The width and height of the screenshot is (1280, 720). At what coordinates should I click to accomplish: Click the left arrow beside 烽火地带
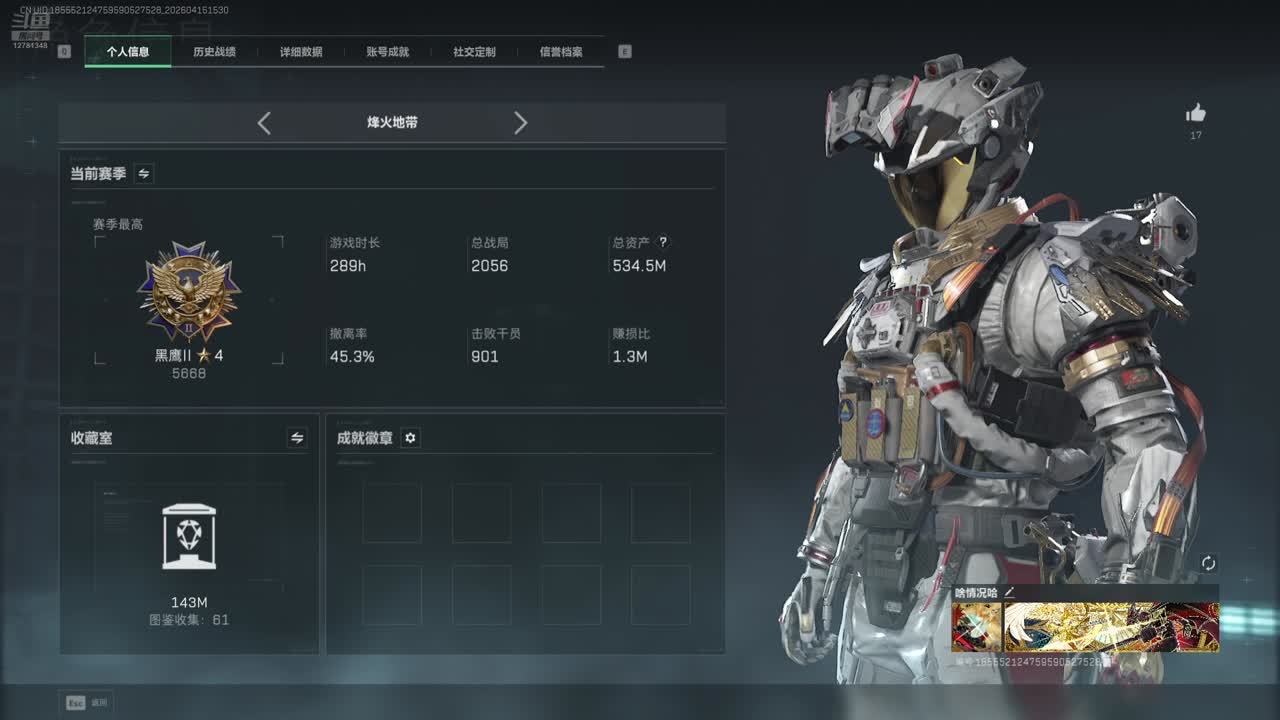click(x=264, y=123)
